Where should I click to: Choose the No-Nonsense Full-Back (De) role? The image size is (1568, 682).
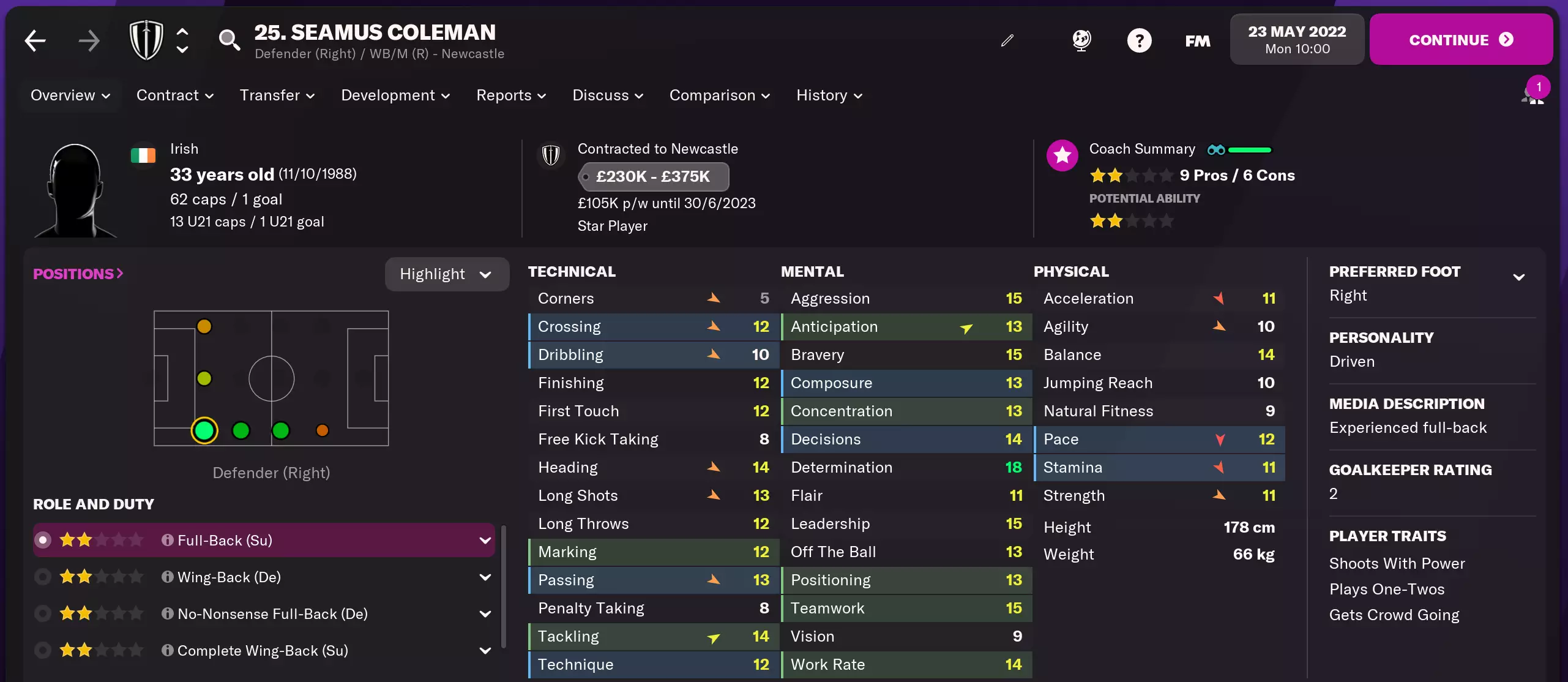click(x=272, y=614)
